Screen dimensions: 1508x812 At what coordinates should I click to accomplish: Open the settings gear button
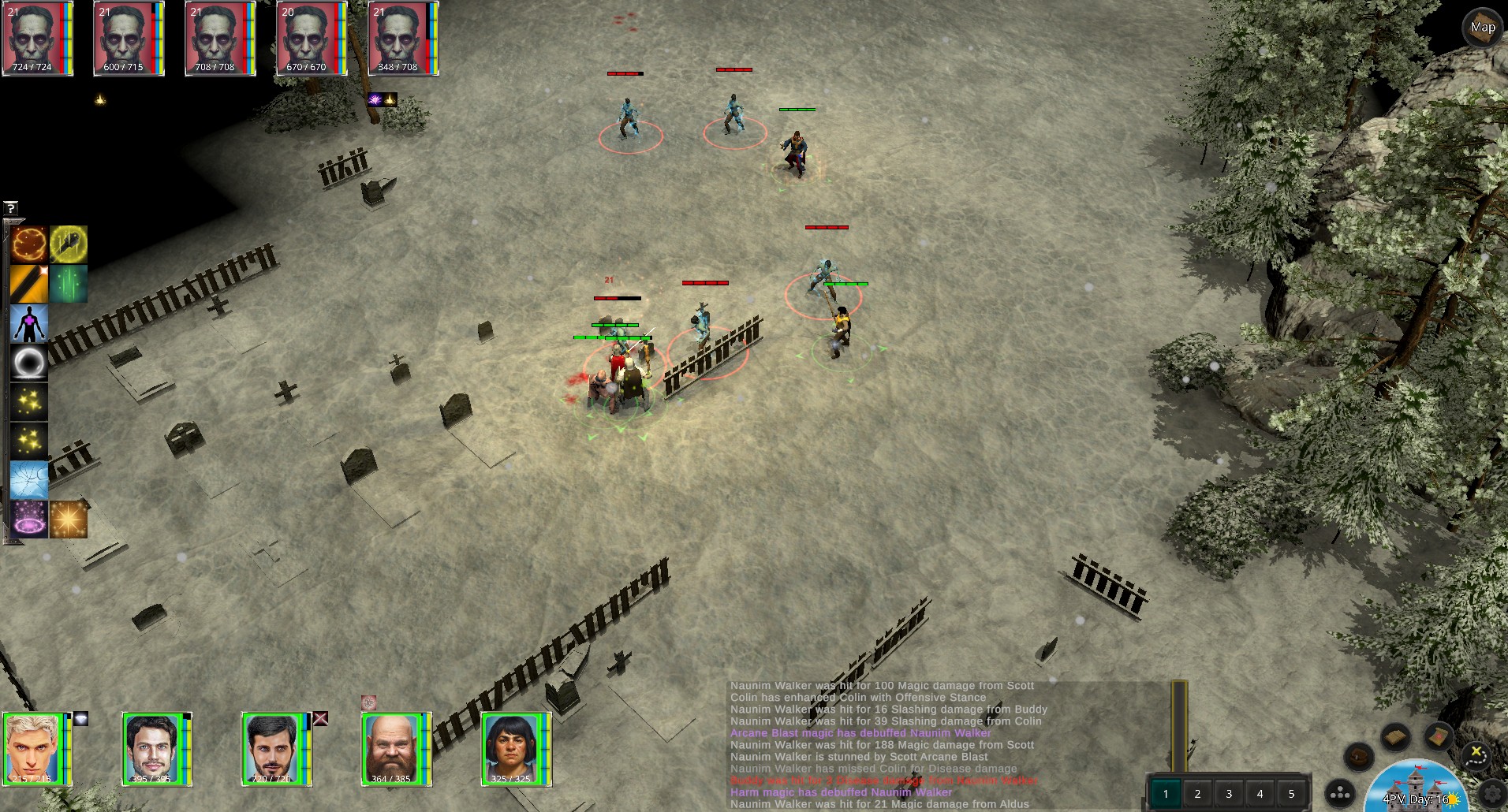[1493, 793]
